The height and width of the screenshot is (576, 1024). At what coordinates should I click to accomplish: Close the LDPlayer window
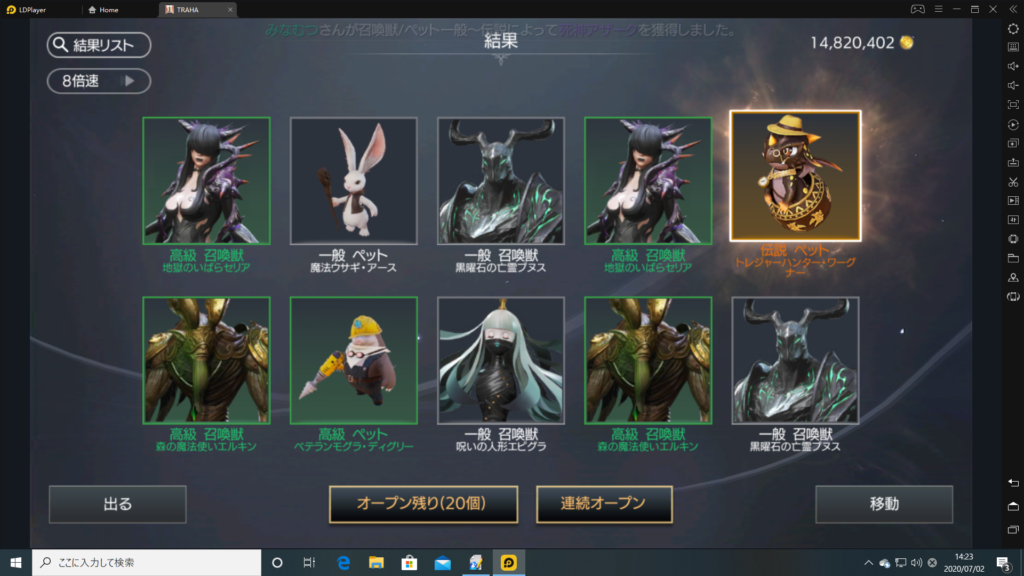point(993,9)
